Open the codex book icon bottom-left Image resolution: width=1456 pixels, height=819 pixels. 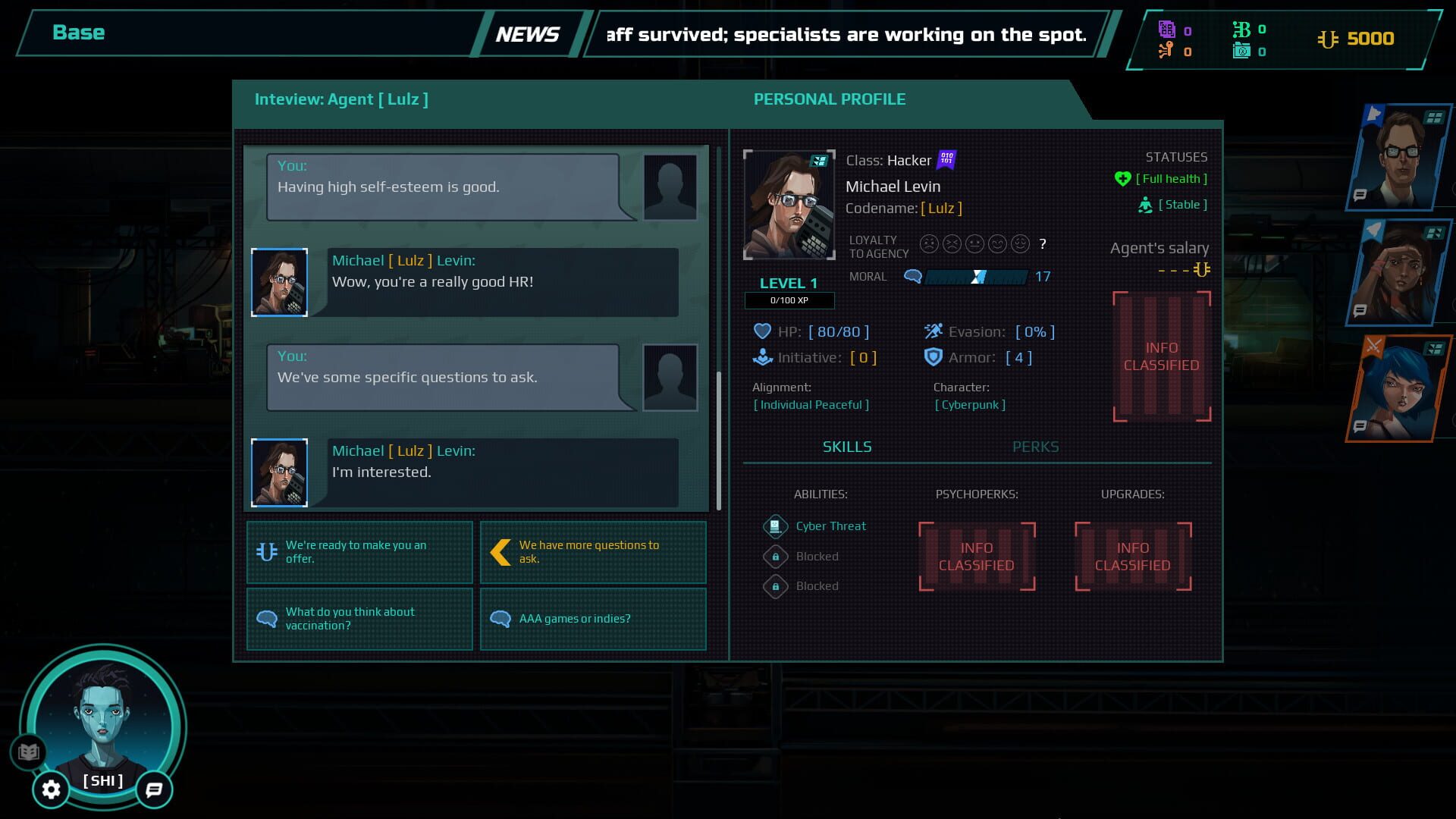click(29, 753)
